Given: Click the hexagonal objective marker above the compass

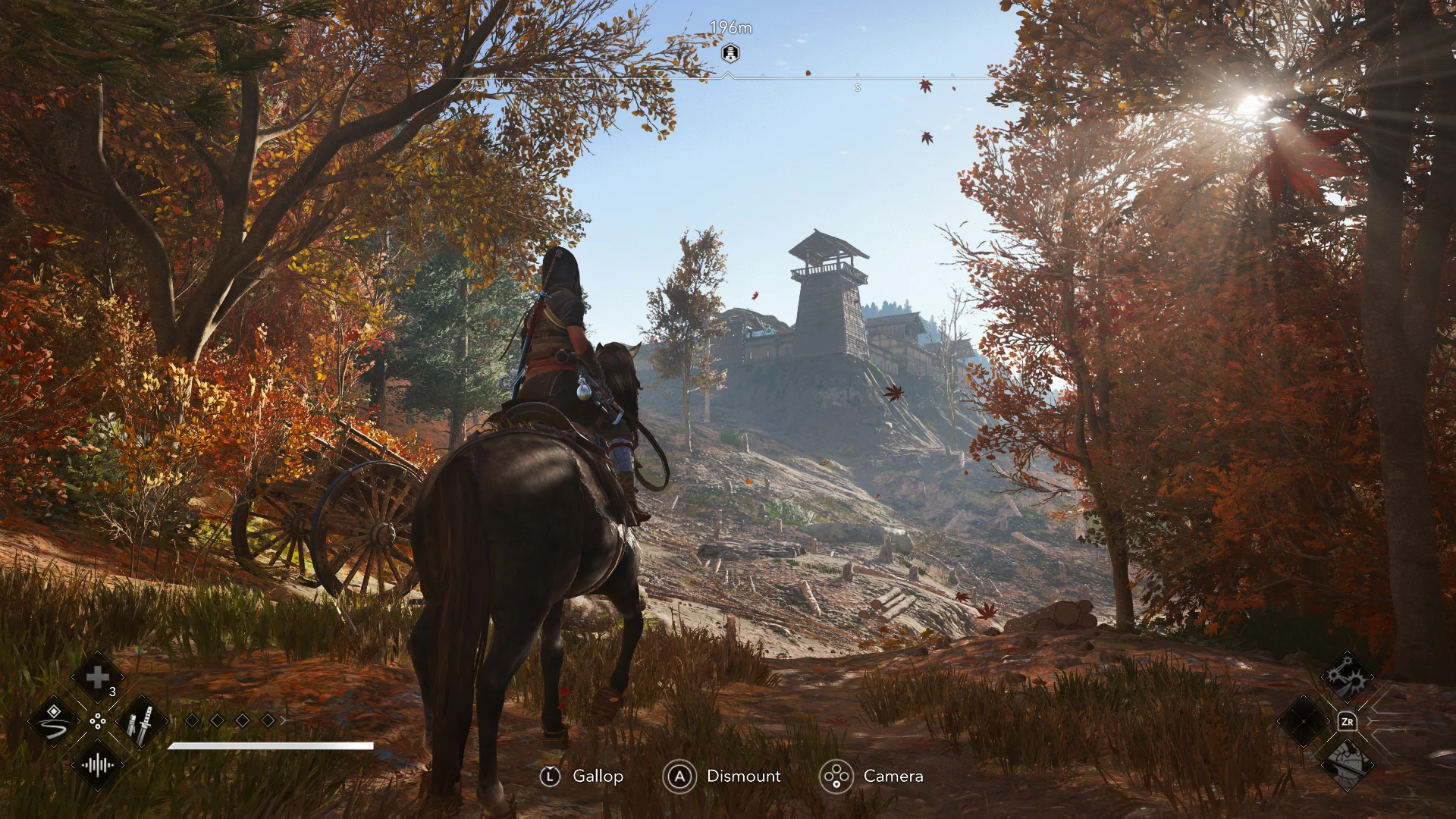Looking at the screenshot, I should click(730, 52).
